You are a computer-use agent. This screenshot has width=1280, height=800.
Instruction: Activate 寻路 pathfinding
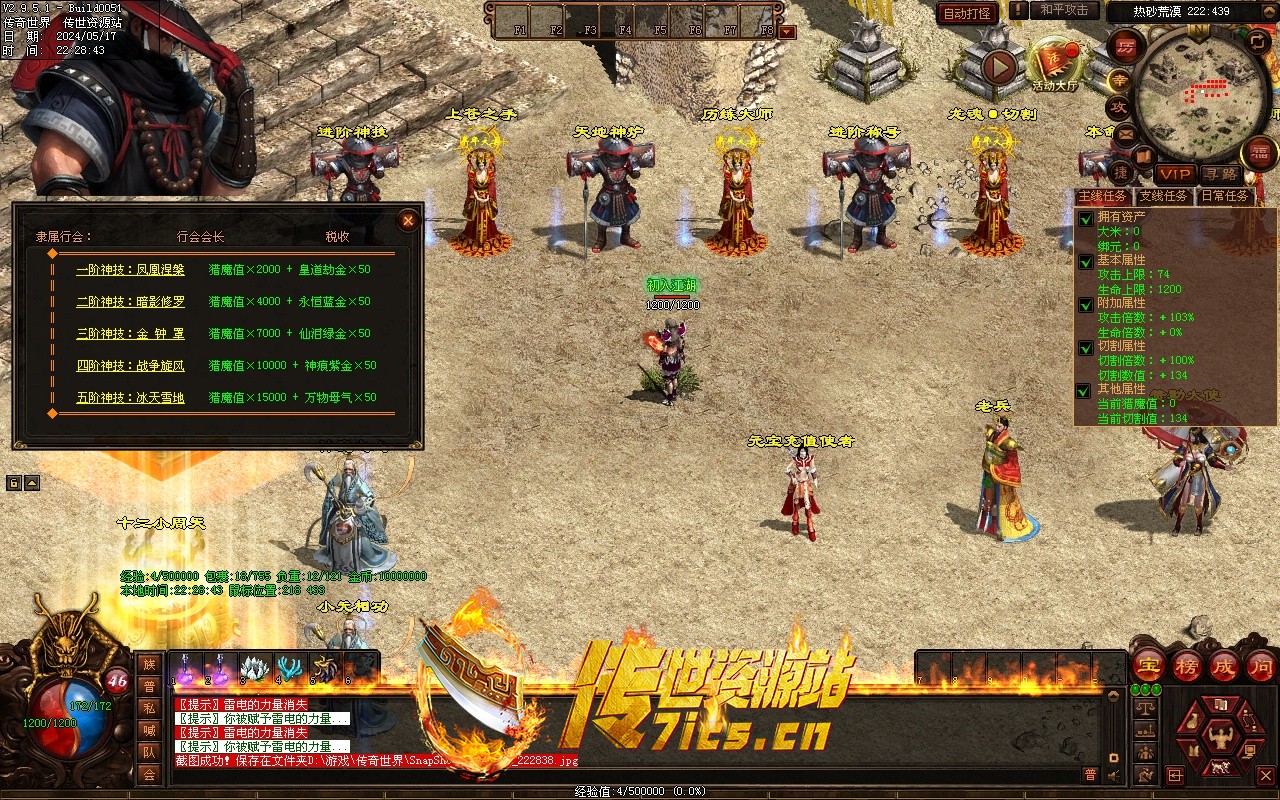tap(1220, 175)
